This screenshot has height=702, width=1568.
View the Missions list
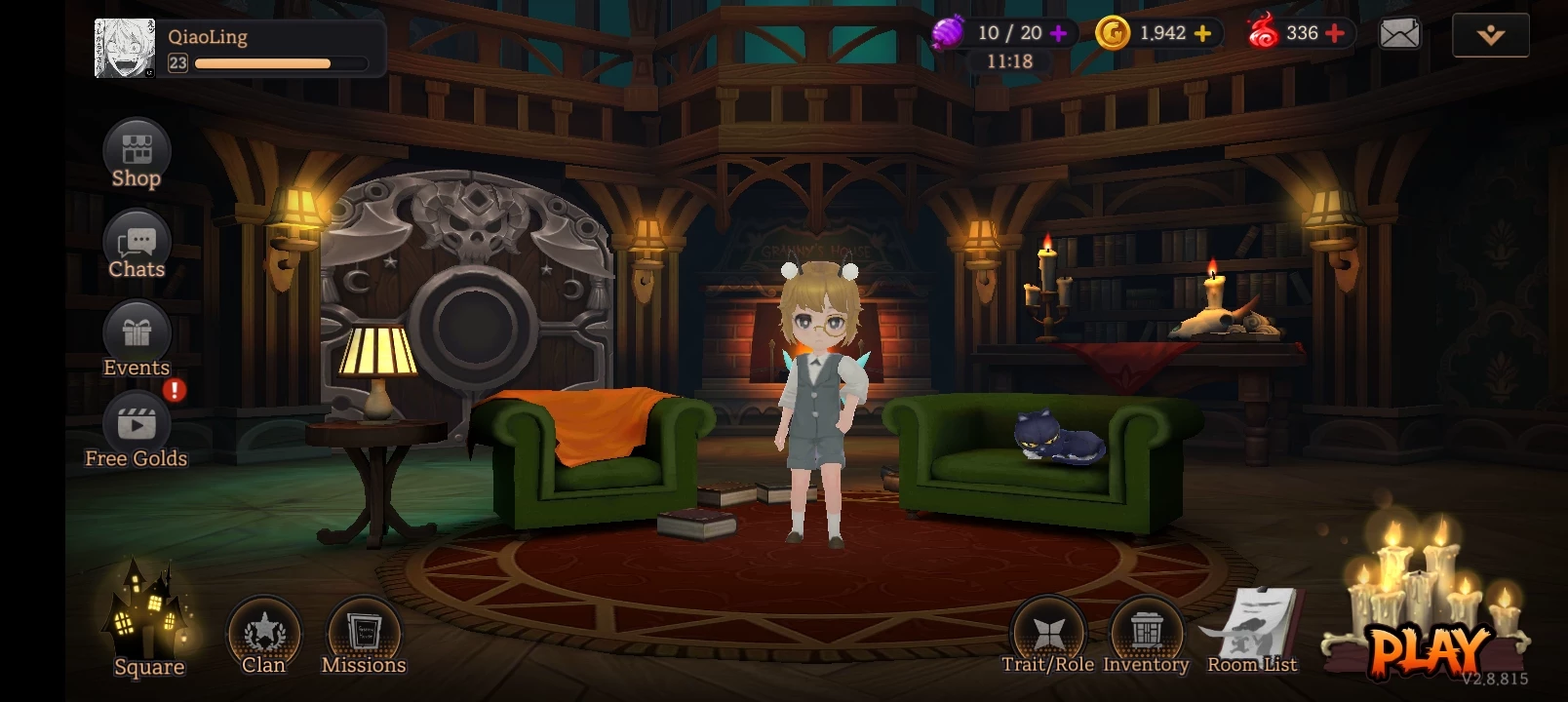click(x=364, y=636)
